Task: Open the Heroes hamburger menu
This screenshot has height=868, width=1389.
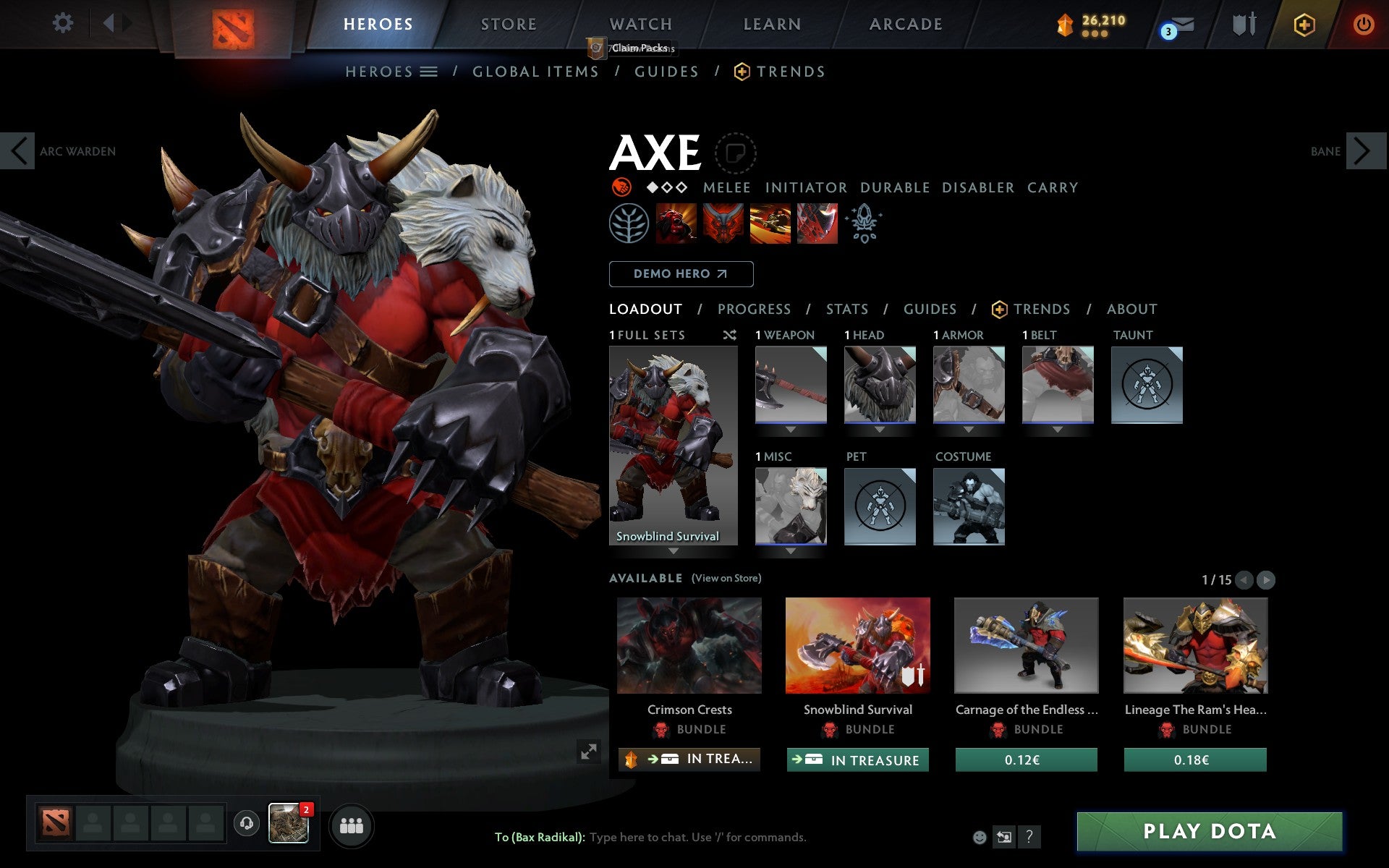Action: coord(430,72)
